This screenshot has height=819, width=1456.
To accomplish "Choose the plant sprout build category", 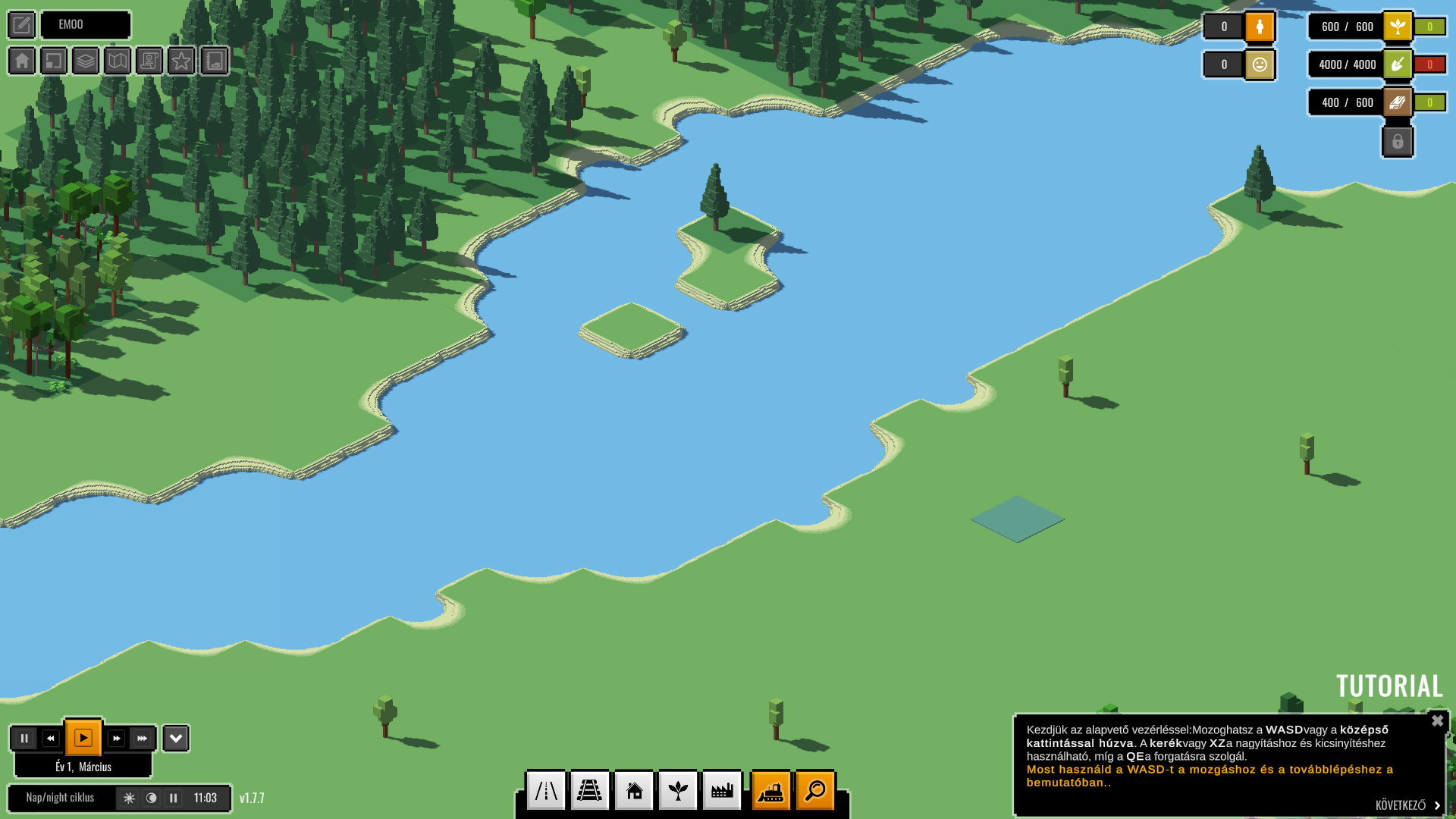I will click(x=678, y=791).
